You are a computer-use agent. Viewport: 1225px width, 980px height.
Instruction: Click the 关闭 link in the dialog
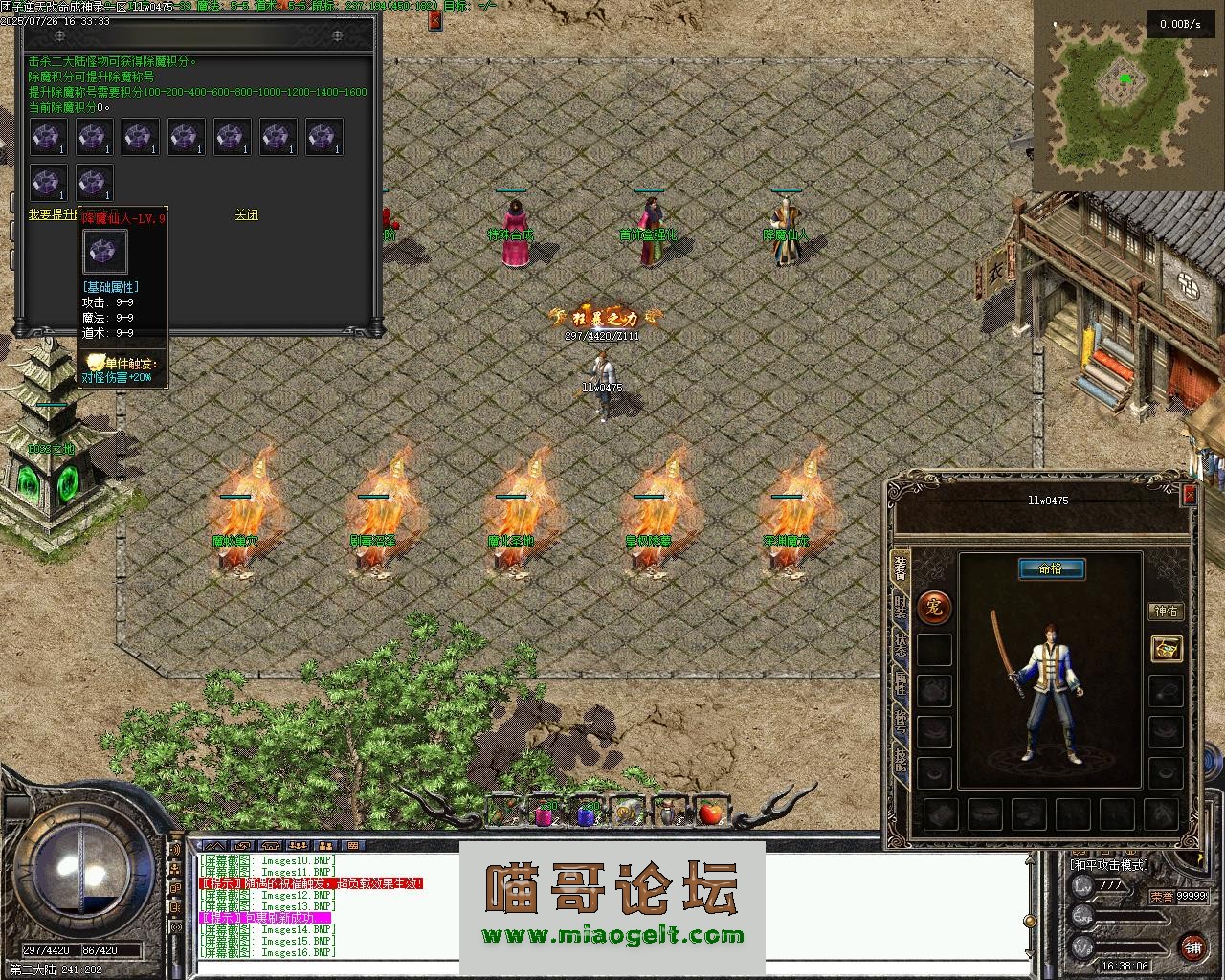tap(246, 215)
